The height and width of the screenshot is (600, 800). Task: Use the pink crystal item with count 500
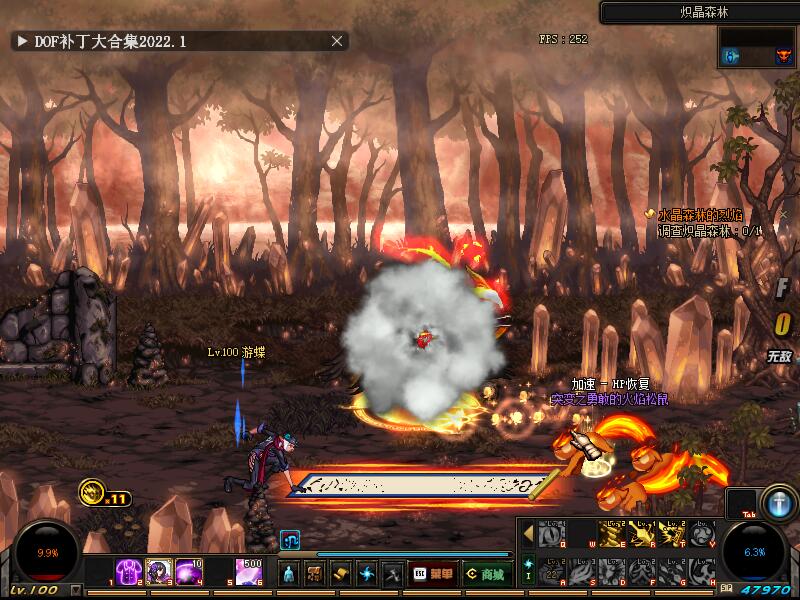click(249, 572)
